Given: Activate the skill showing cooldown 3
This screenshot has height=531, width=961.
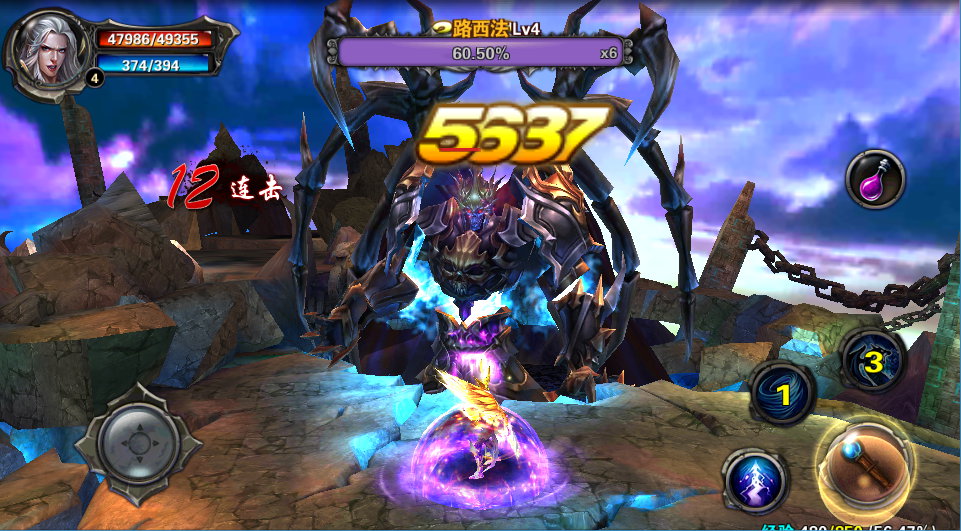Looking at the screenshot, I should click(873, 362).
